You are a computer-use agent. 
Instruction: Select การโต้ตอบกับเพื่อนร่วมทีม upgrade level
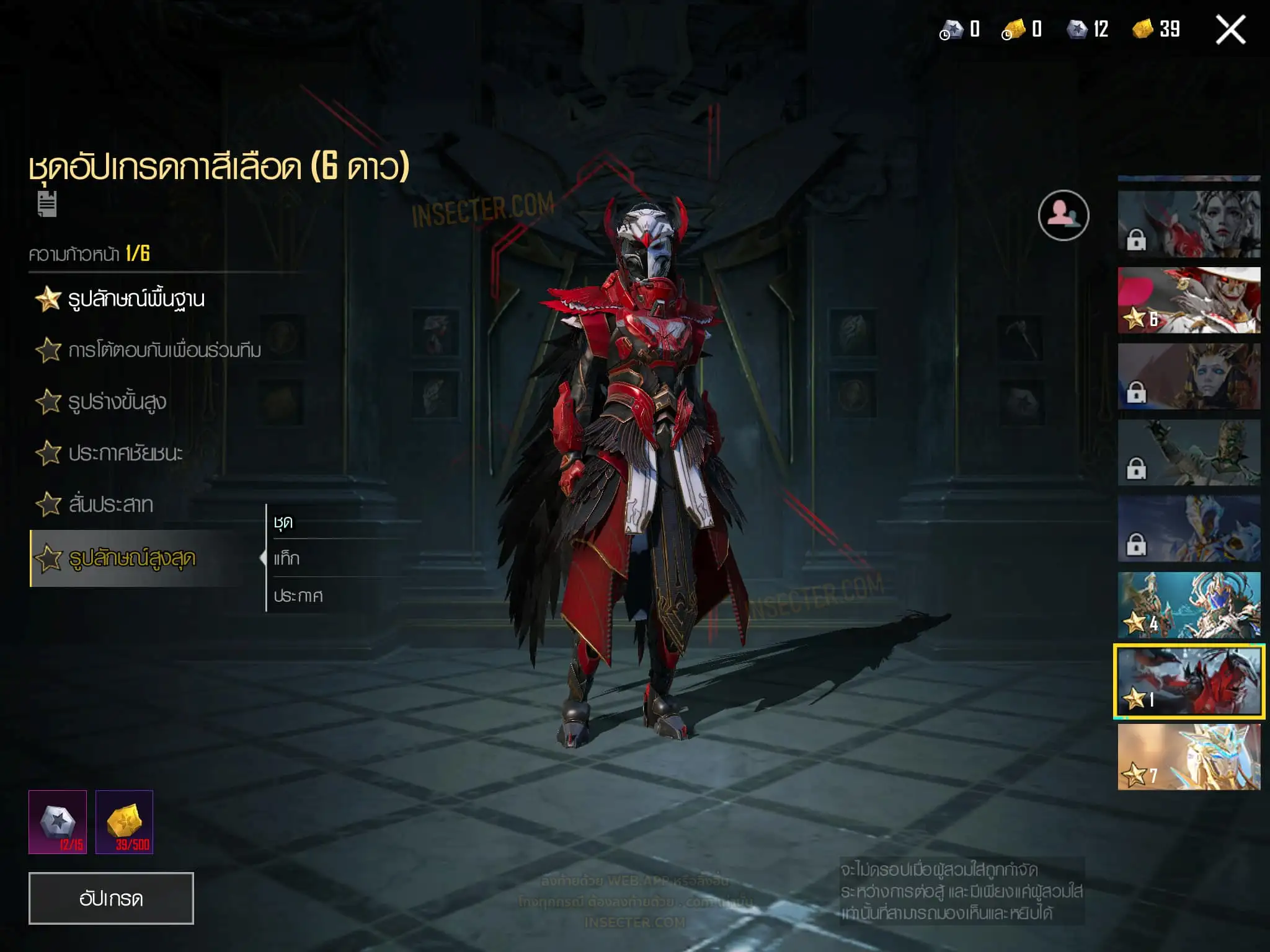[164, 351]
